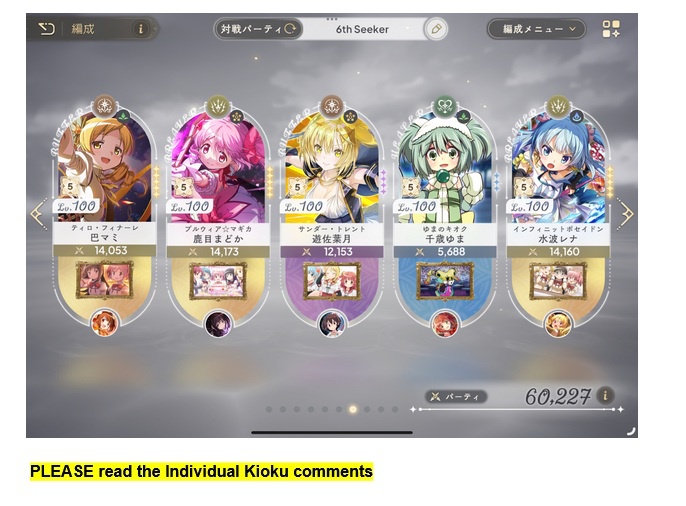Show party power info beside 60,227
686x506 pixels.
(x=605, y=396)
